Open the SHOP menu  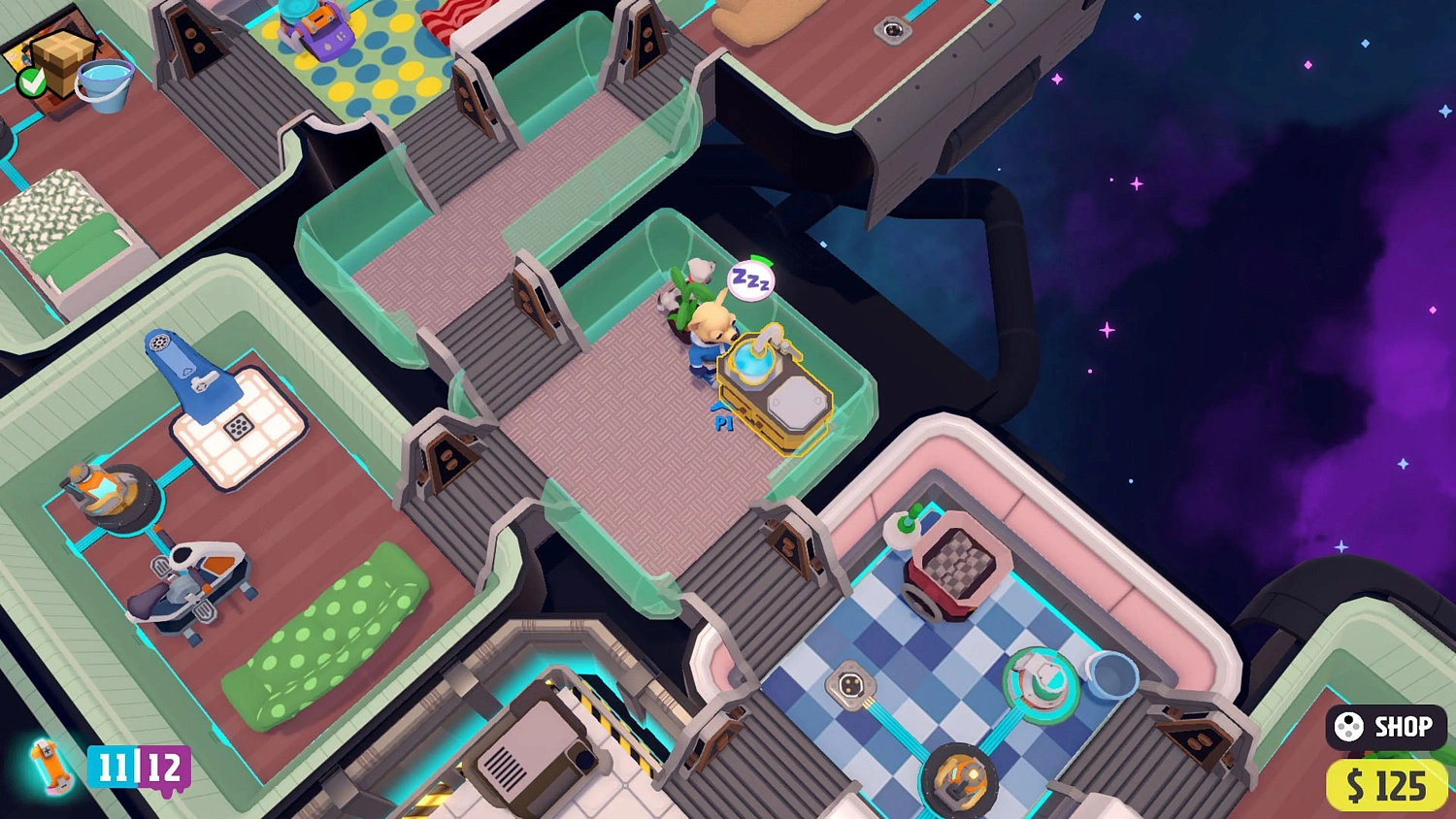[1390, 727]
